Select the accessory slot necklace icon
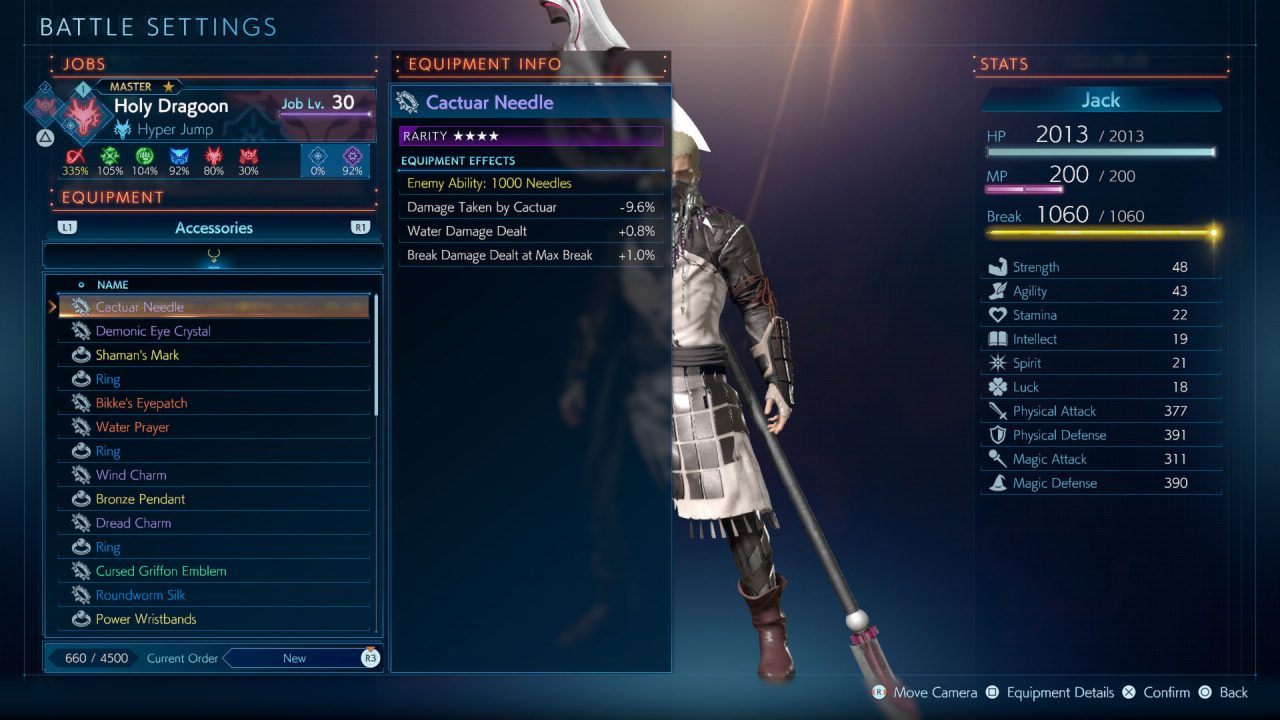Screen dimensions: 1280x720 [213, 256]
